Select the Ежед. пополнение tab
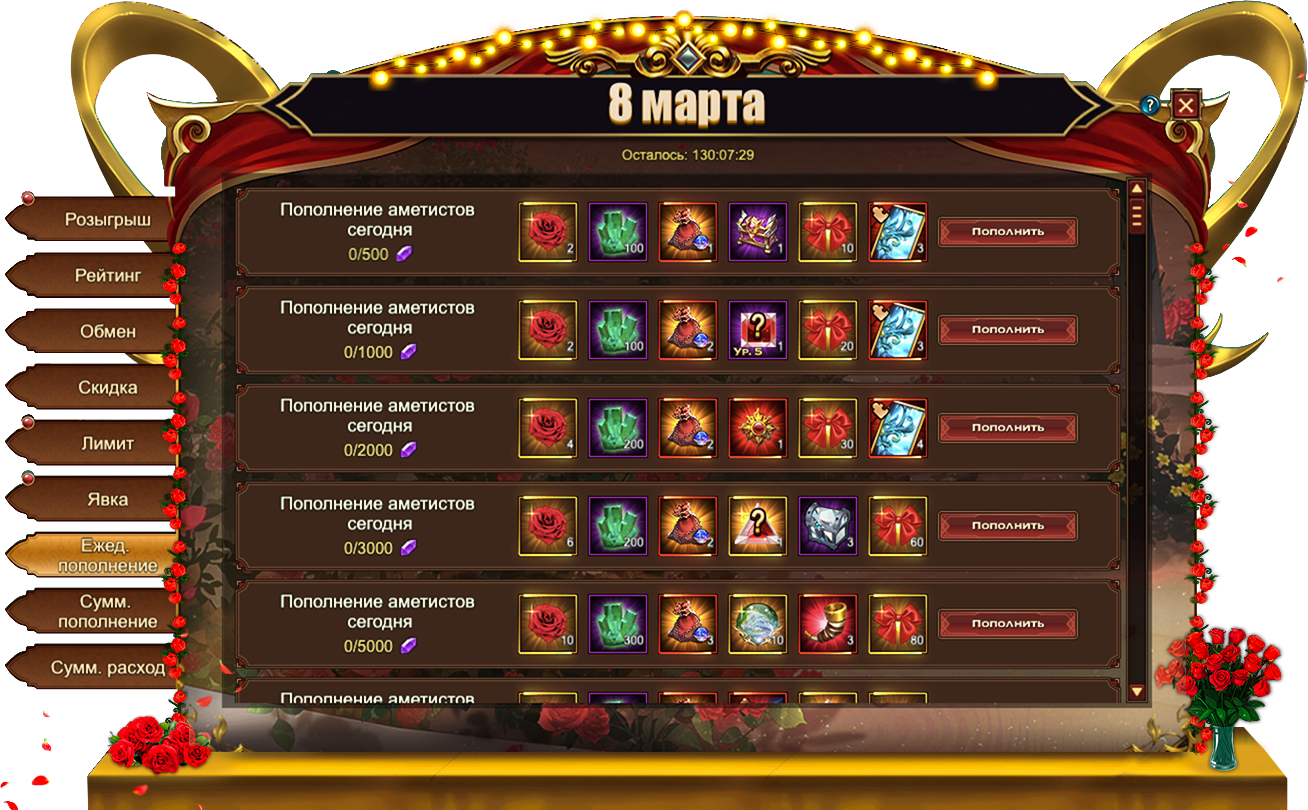The width and height of the screenshot is (1308, 810). pyautogui.click(x=106, y=555)
